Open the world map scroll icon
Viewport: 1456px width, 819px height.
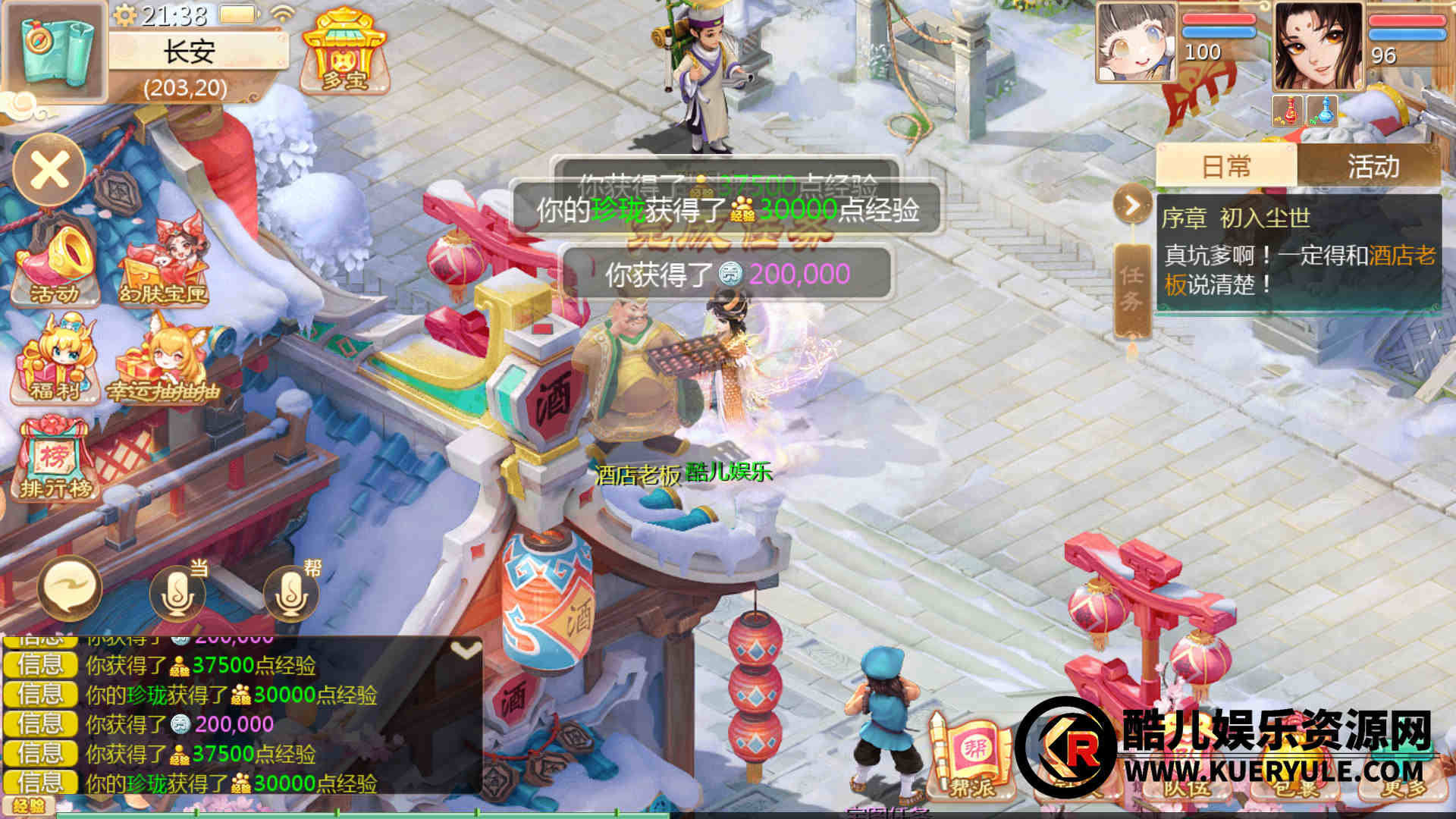pyautogui.click(x=55, y=50)
